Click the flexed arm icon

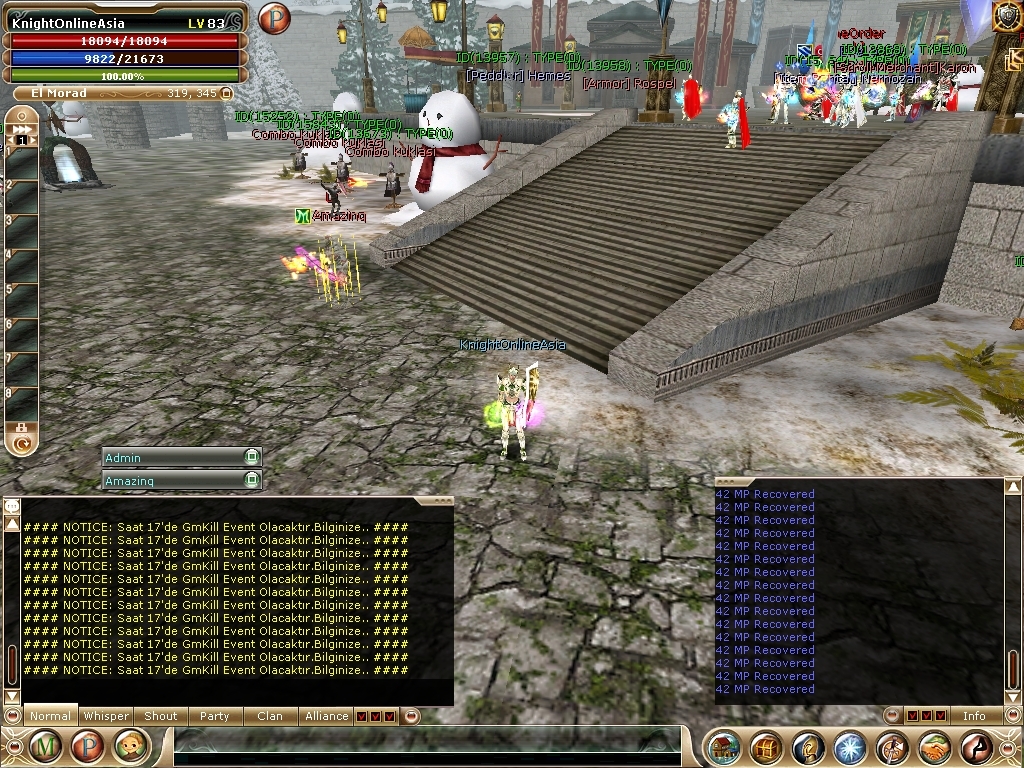click(x=976, y=747)
